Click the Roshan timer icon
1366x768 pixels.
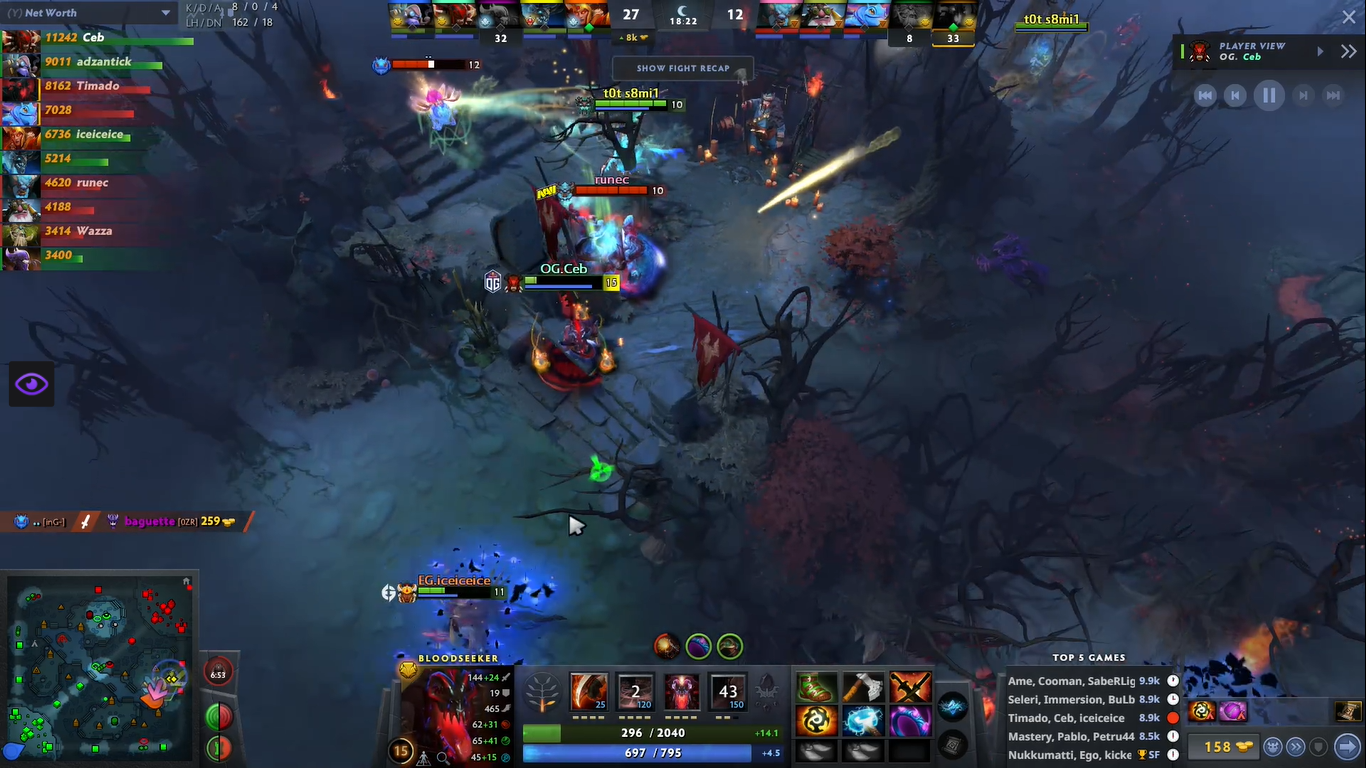click(218, 673)
